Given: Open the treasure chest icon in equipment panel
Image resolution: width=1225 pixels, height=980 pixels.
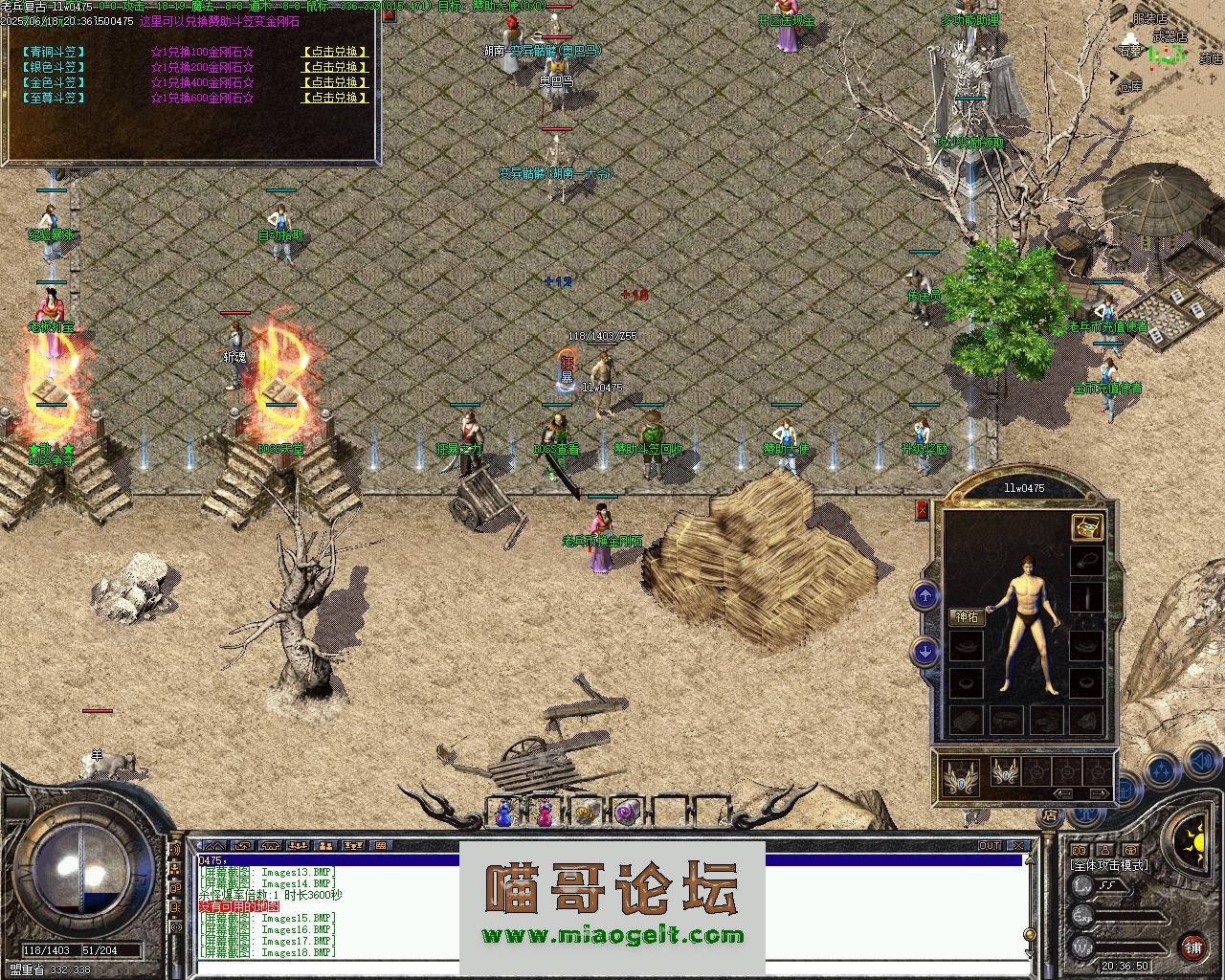Looking at the screenshot, I should coord(1086,526).
